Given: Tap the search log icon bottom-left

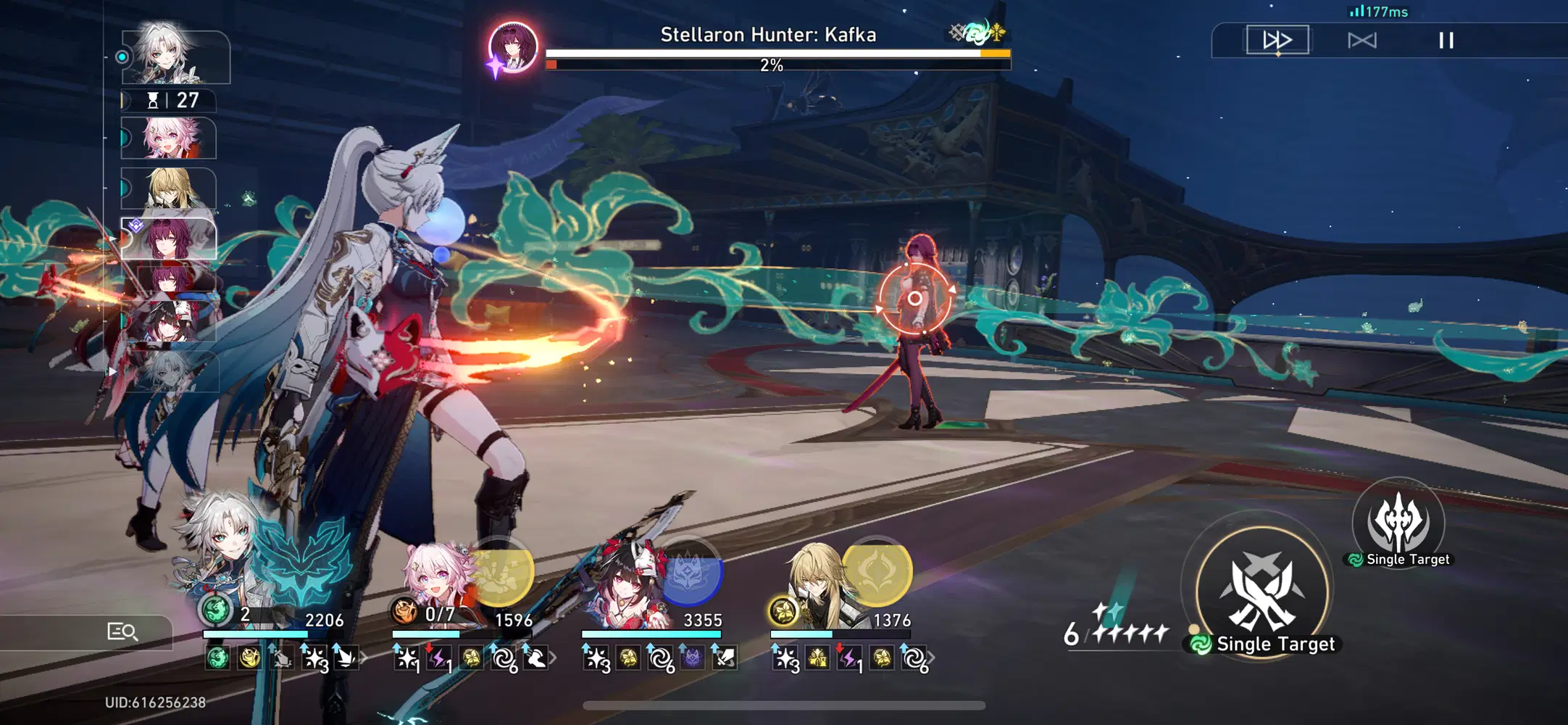Looking at the screenshot, I should coord(120,631).
